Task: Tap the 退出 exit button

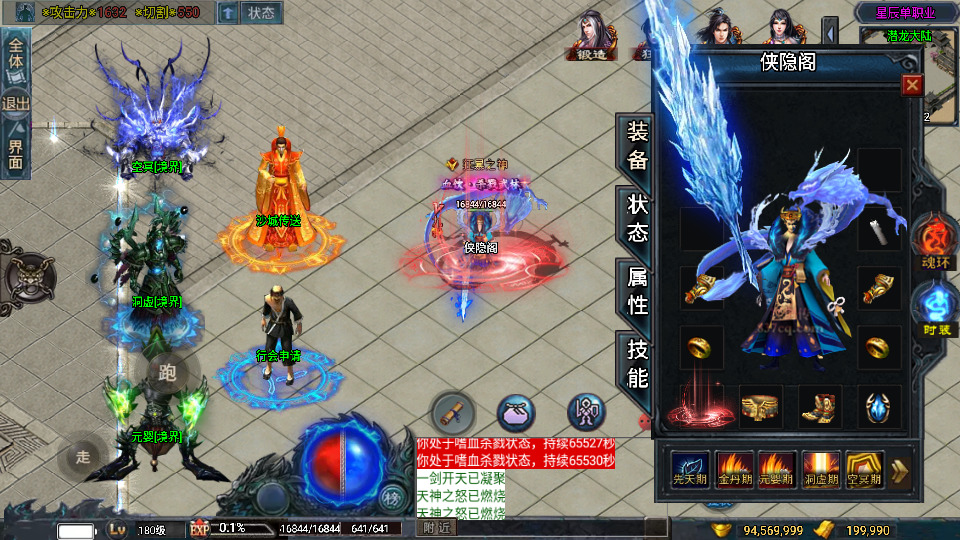Action: (x=16, y=103)
